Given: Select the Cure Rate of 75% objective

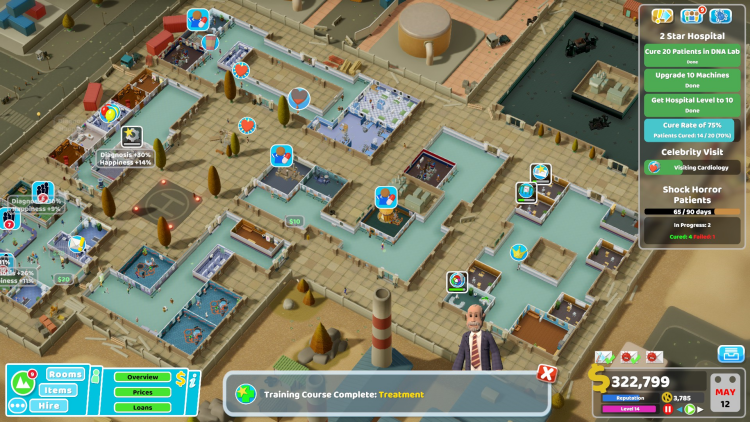Looking at the screenshot, I should click(692, 128).
